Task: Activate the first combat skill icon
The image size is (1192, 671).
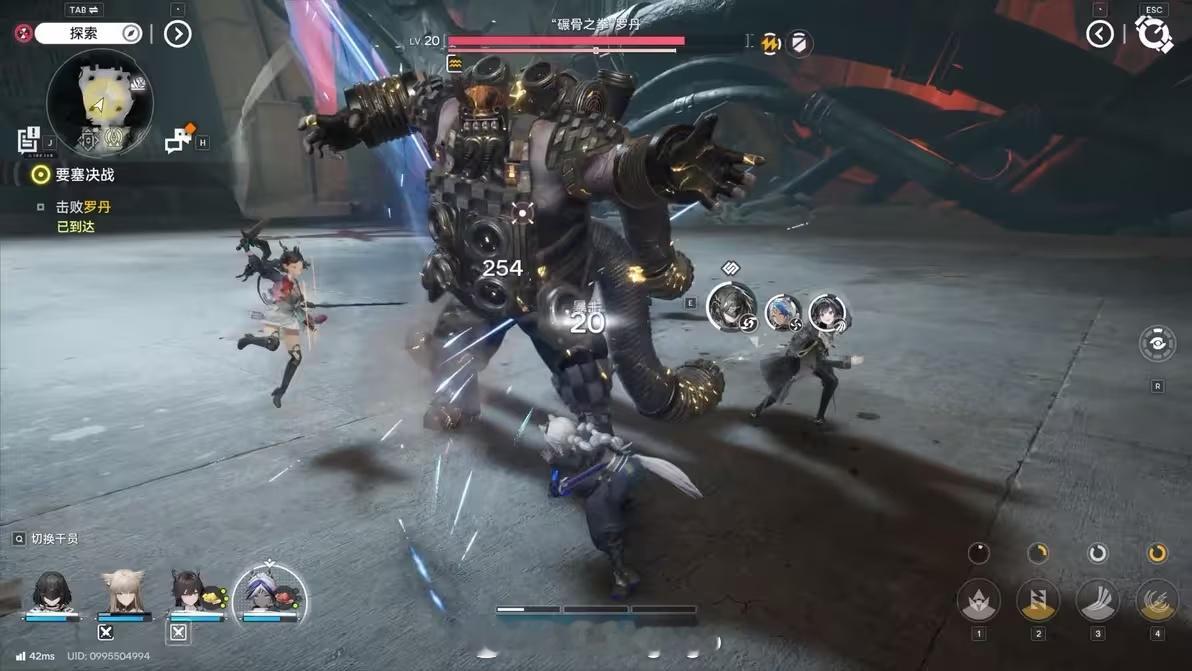Action: 978,600
